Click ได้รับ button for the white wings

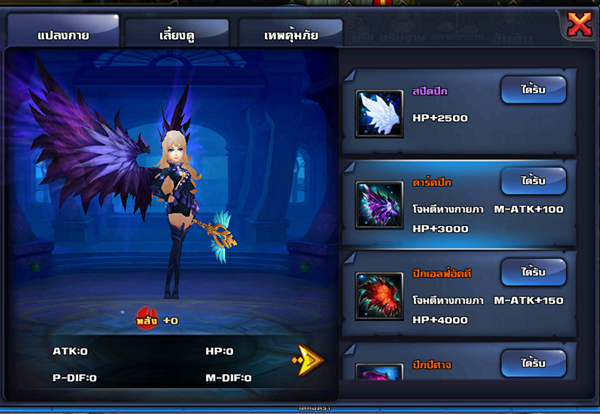coord(532,90)
